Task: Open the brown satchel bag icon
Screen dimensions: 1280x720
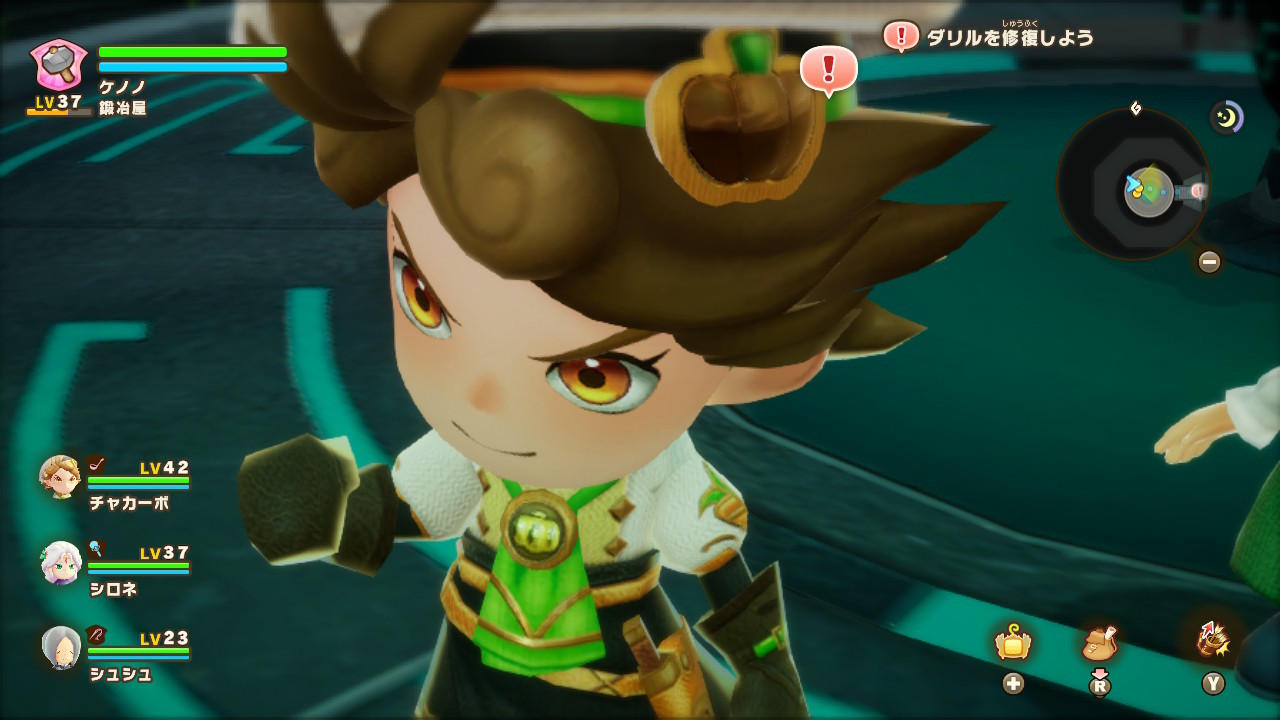Action: pyautogui.click(x=1099, y=642)
